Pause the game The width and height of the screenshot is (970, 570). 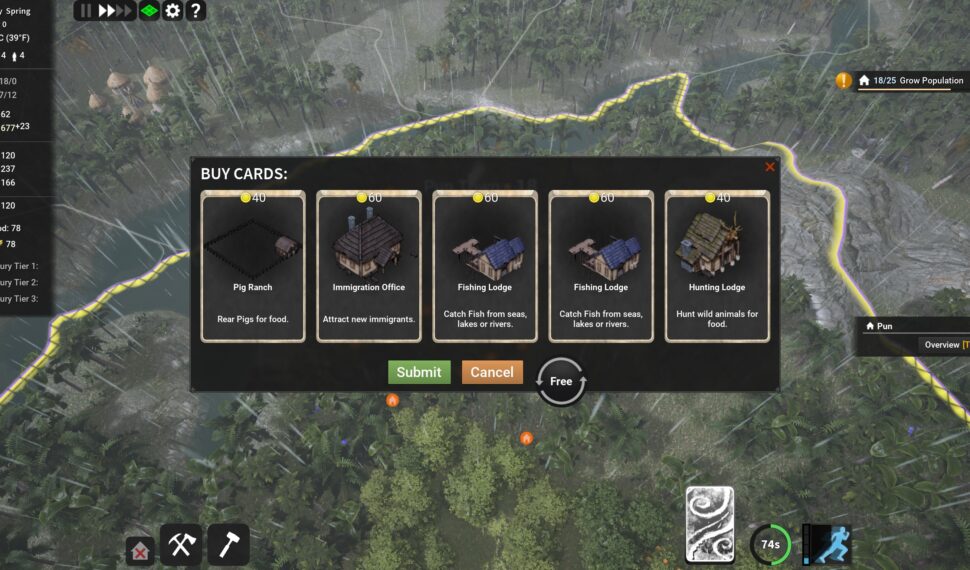point(85,11)
